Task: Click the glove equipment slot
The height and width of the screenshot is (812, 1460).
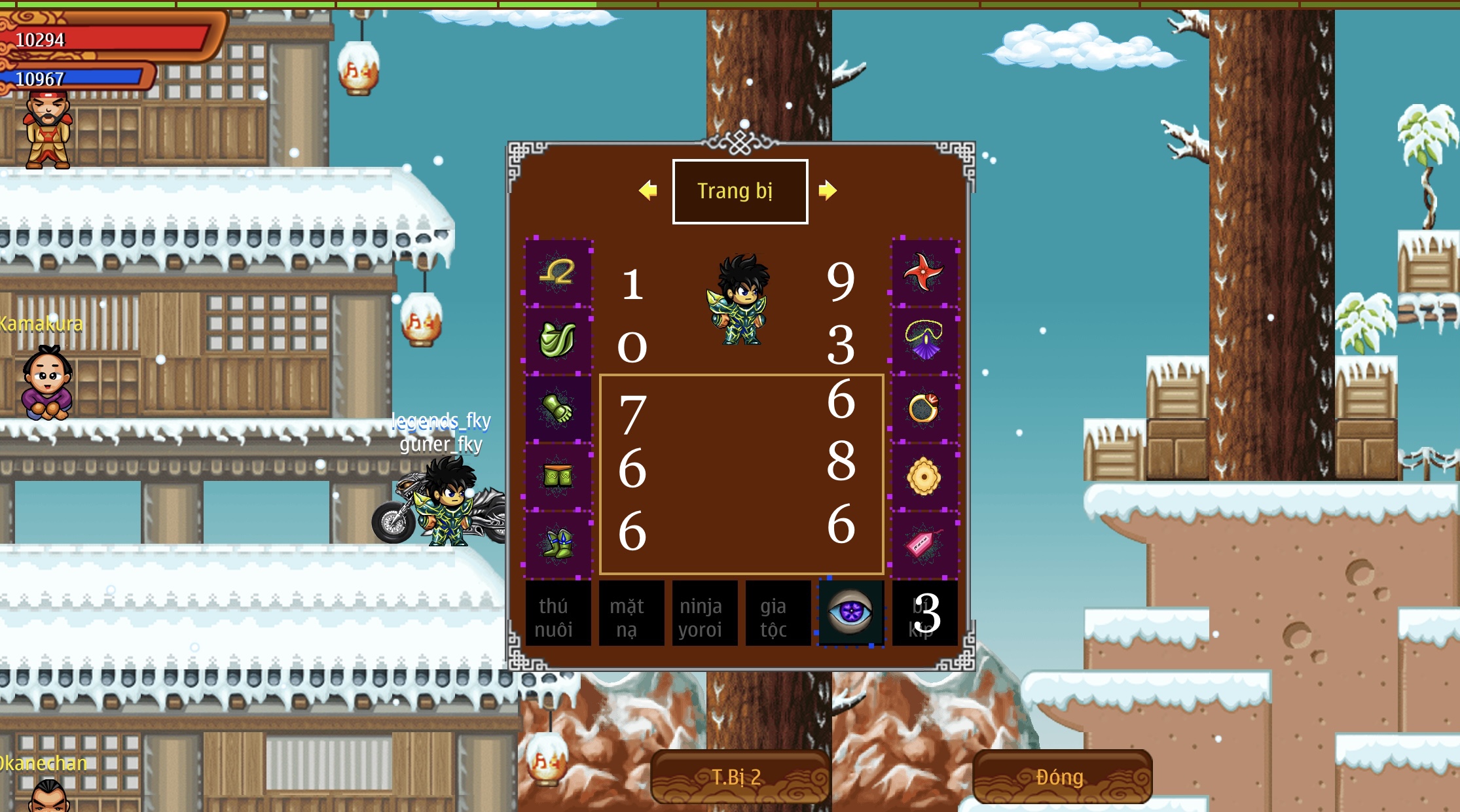Action: 558,408
